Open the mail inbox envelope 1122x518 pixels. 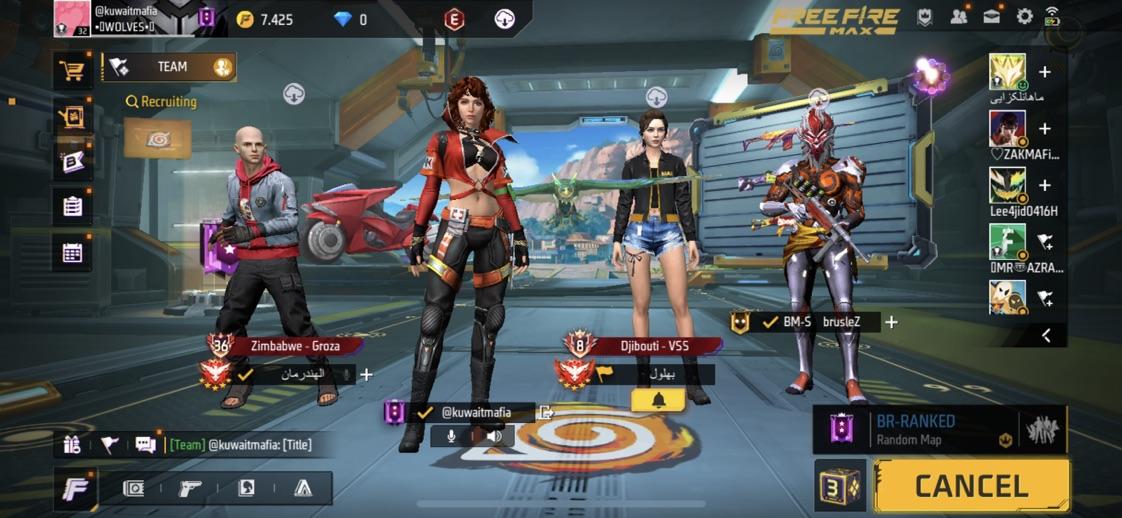992,17
